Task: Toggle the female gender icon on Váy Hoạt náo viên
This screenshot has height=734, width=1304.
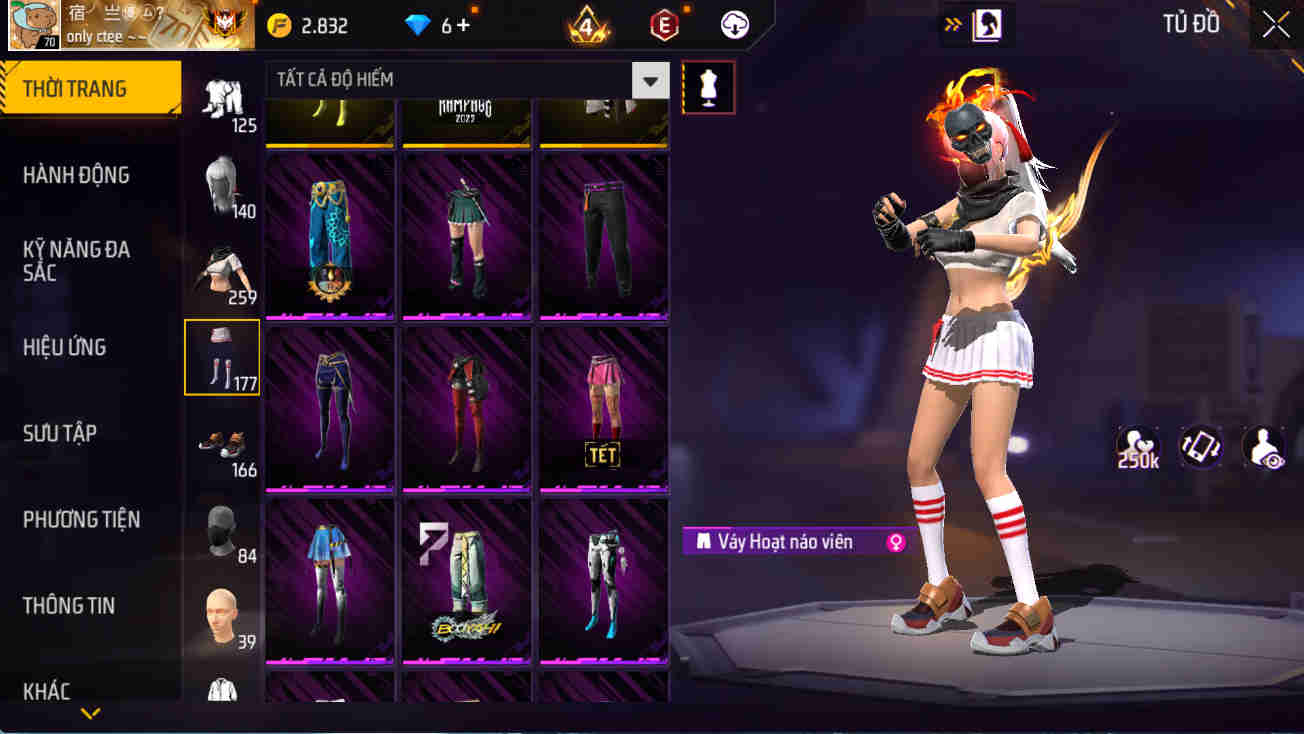Action: pyautogui.click(x=893, y=541)
